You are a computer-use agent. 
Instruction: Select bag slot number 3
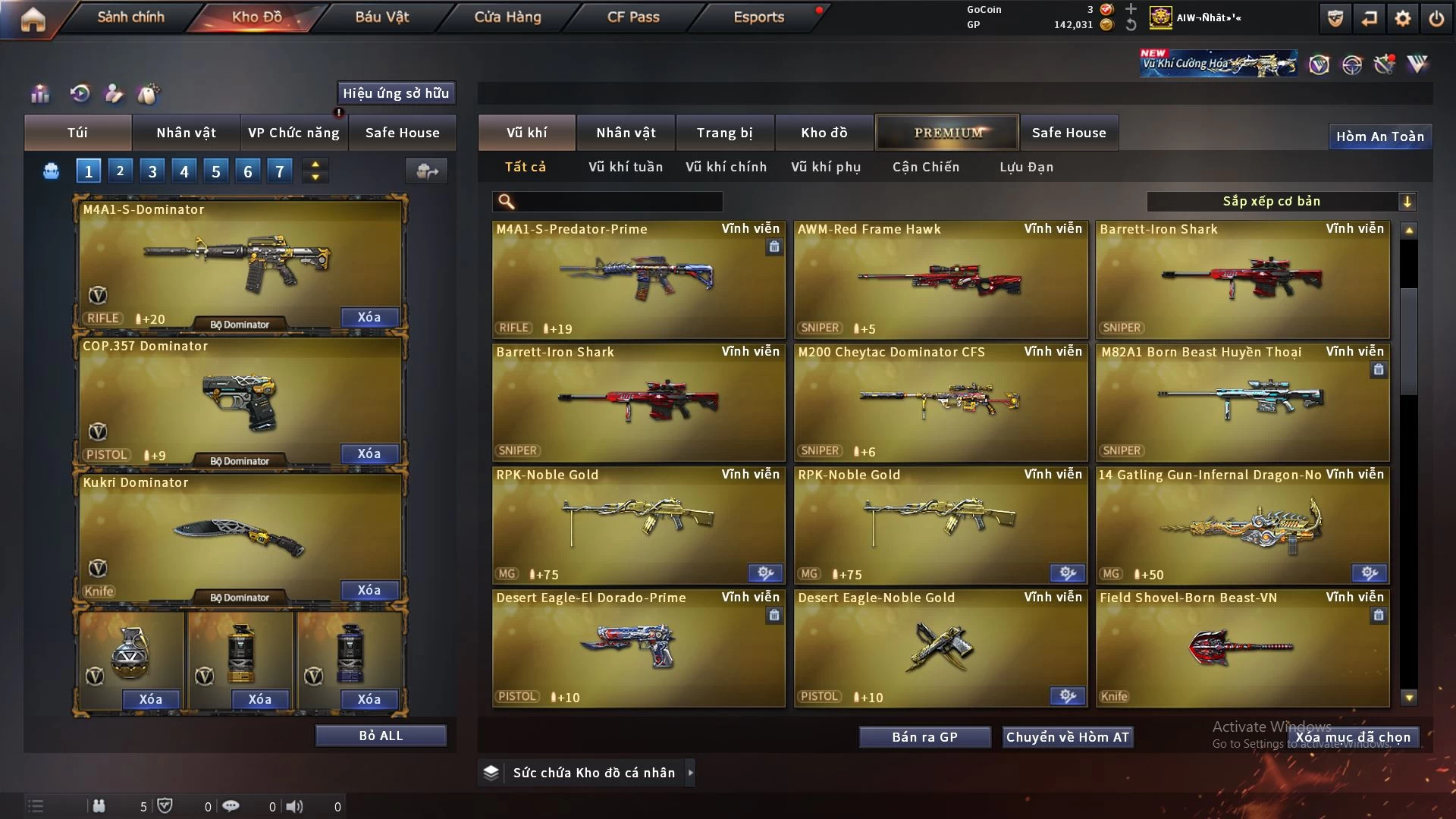coord(152,171)
